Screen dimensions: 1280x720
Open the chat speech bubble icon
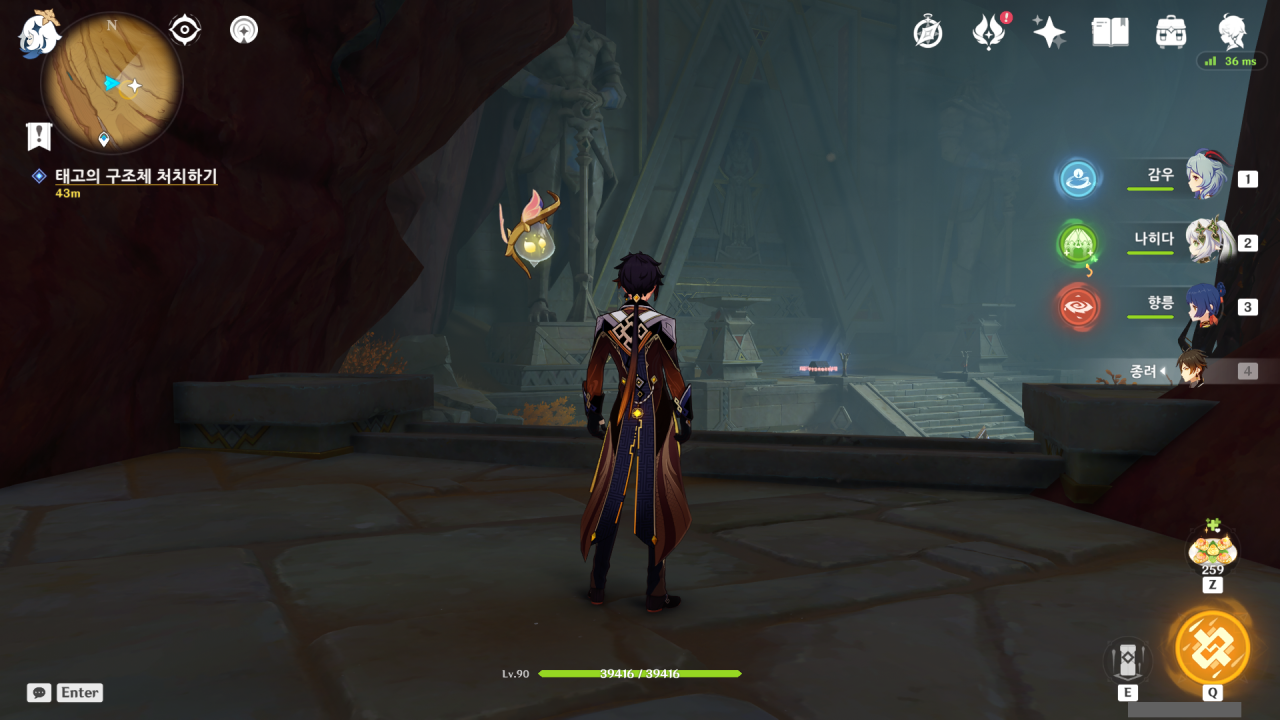click(x=39, y=692)
